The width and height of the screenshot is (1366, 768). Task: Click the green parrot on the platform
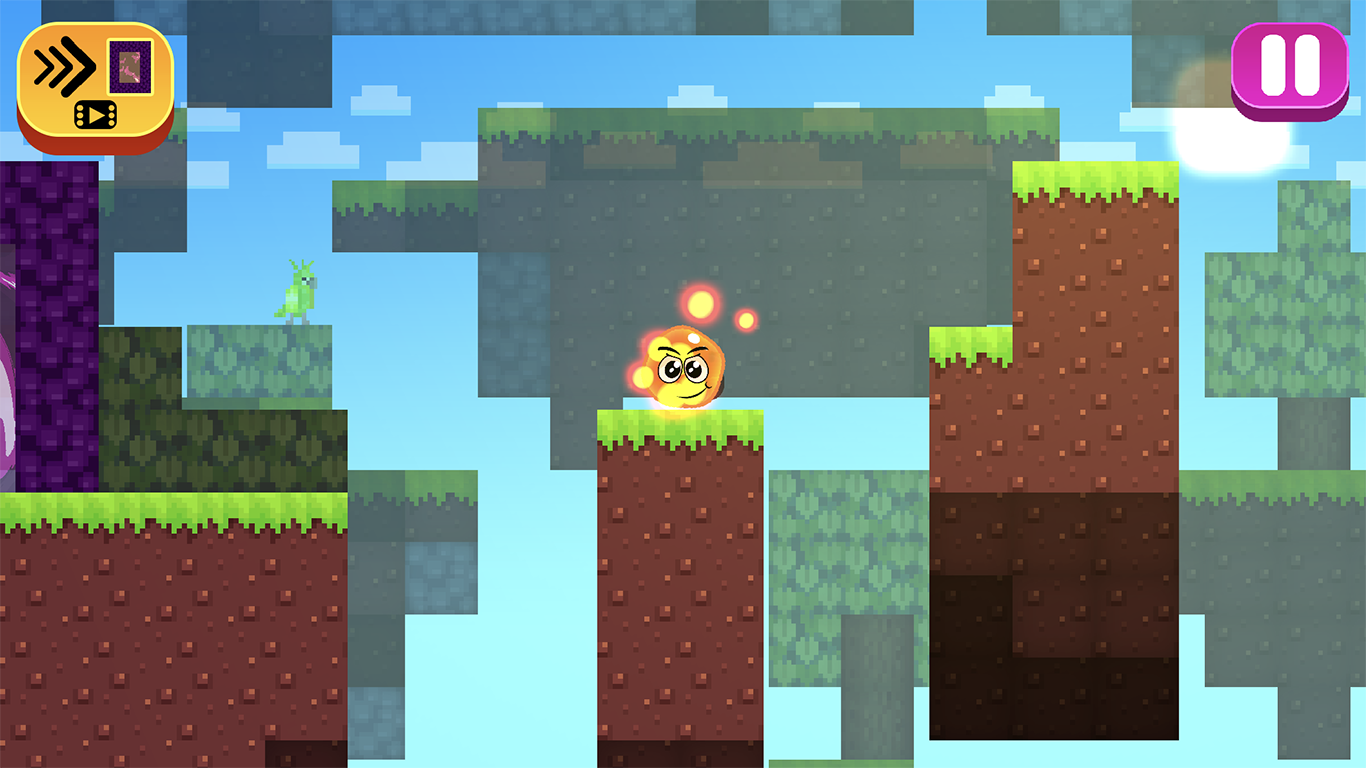tap(295, 295)
